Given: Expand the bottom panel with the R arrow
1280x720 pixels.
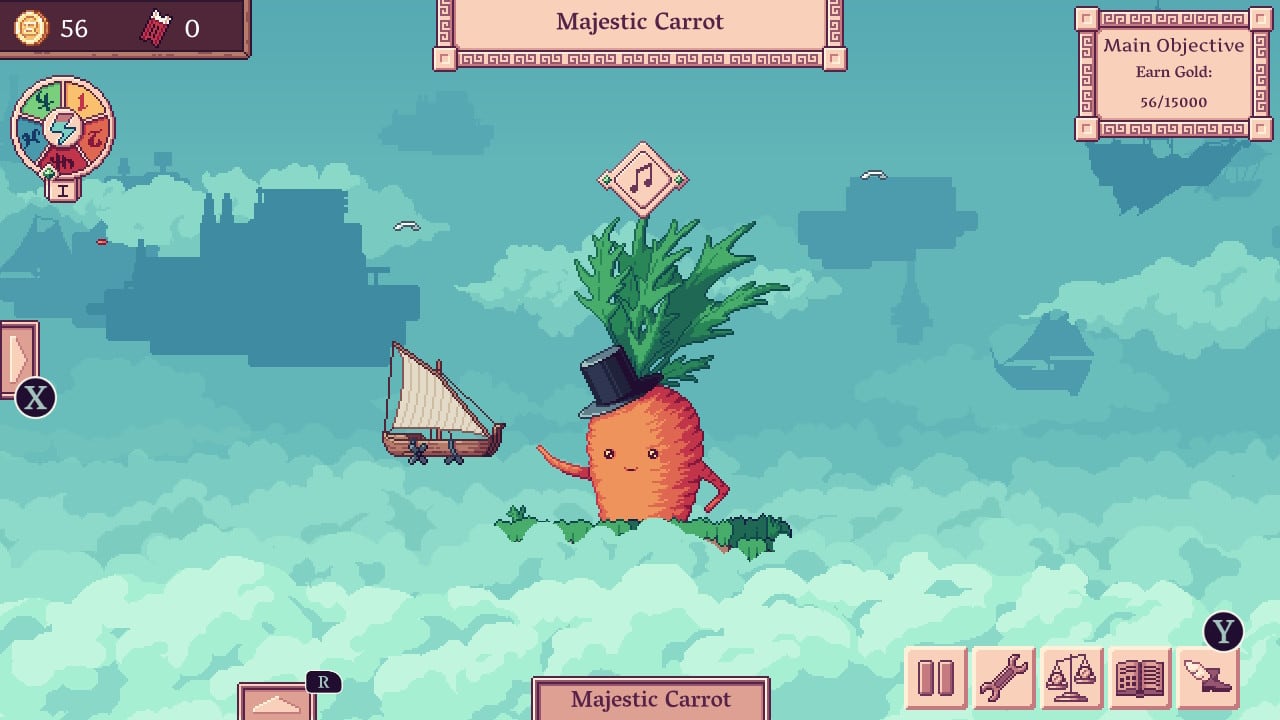Looking at the screenshot, I should tap(278, 706).
